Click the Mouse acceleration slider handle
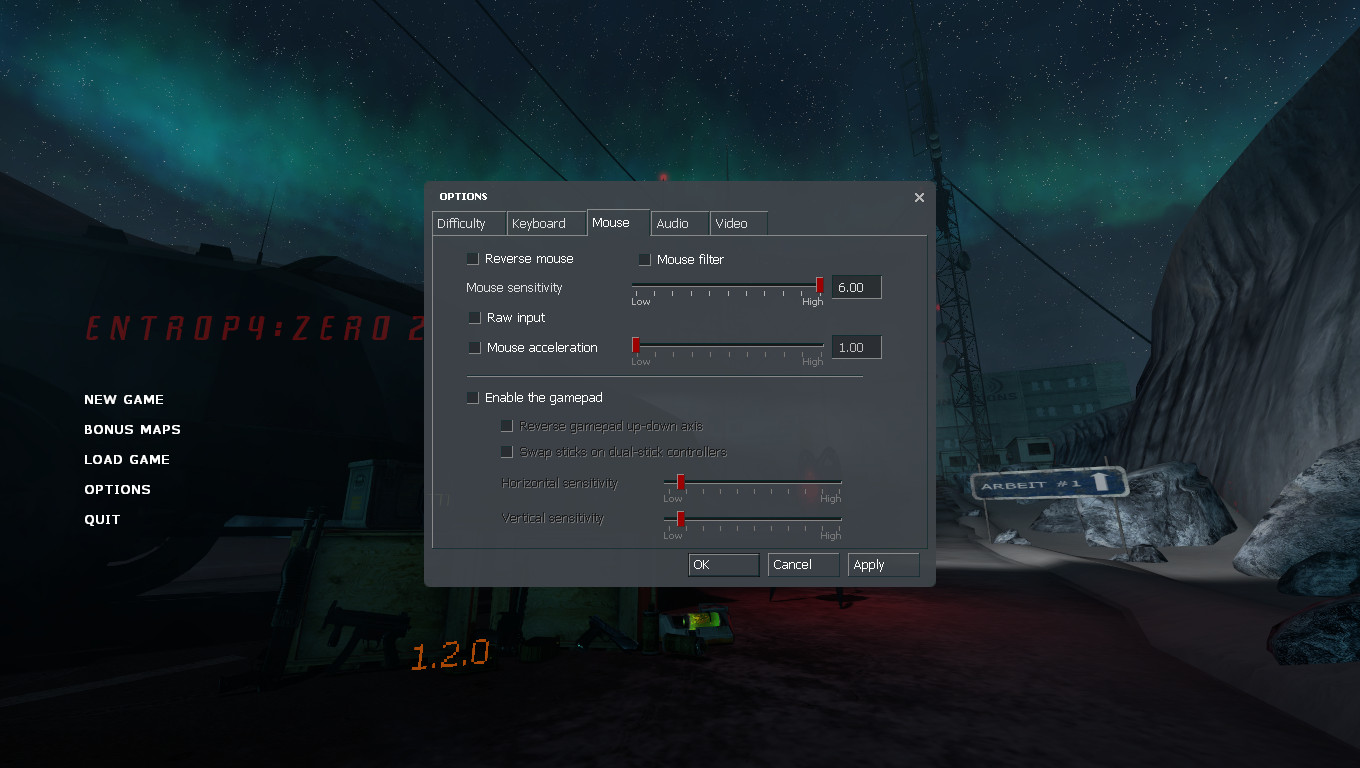 [635, 345]
